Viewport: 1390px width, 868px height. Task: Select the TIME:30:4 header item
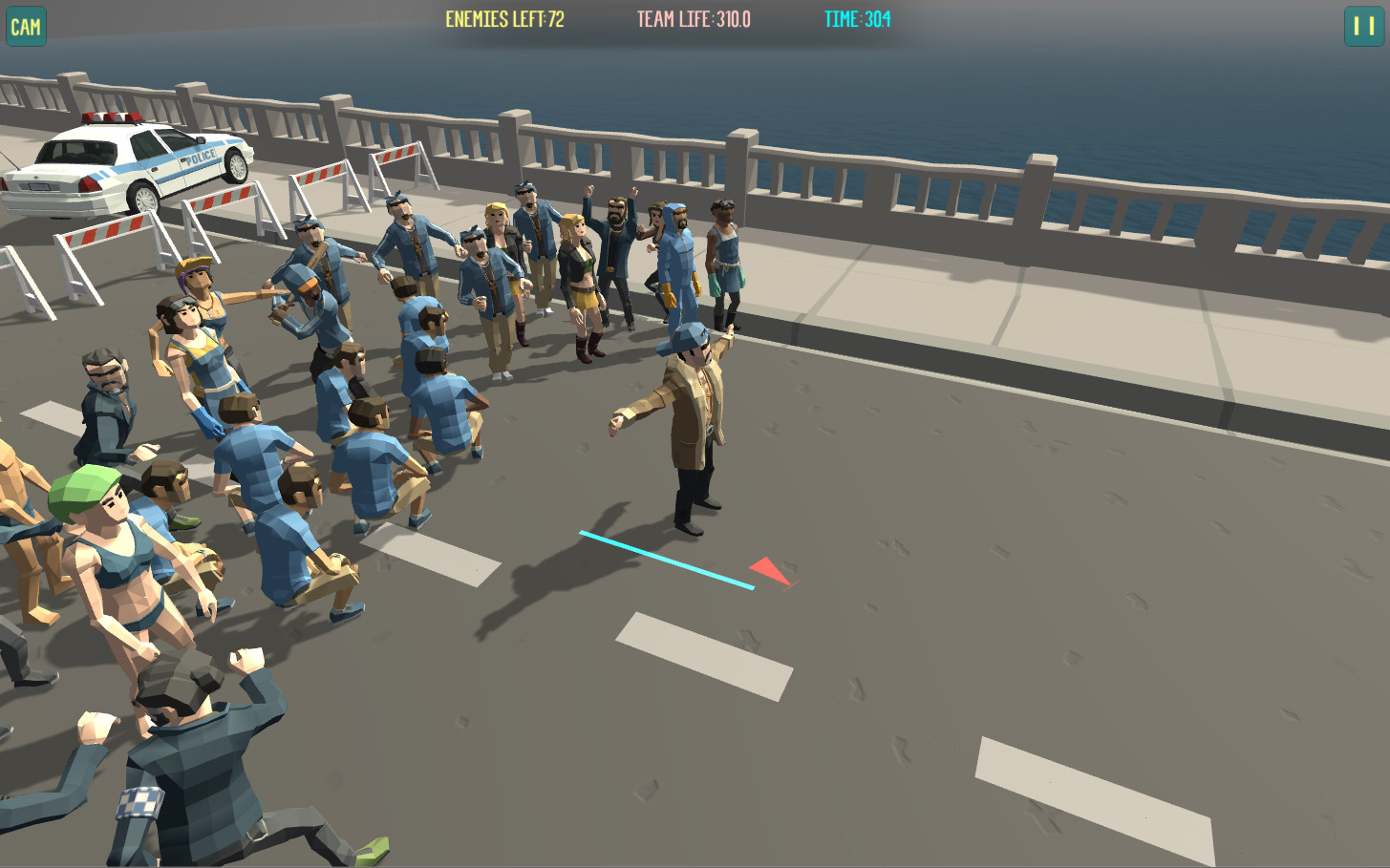pyautogui.click(x=856, y=17)
